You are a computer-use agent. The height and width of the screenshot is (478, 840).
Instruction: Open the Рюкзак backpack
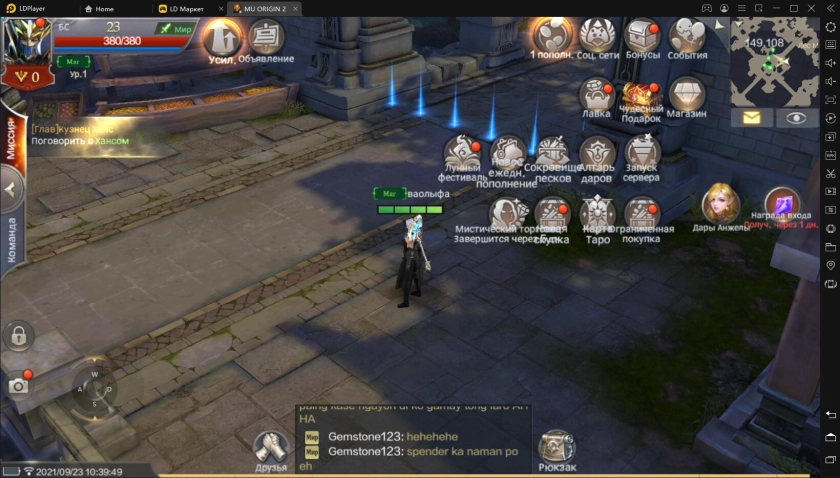(x=556, y=448)
